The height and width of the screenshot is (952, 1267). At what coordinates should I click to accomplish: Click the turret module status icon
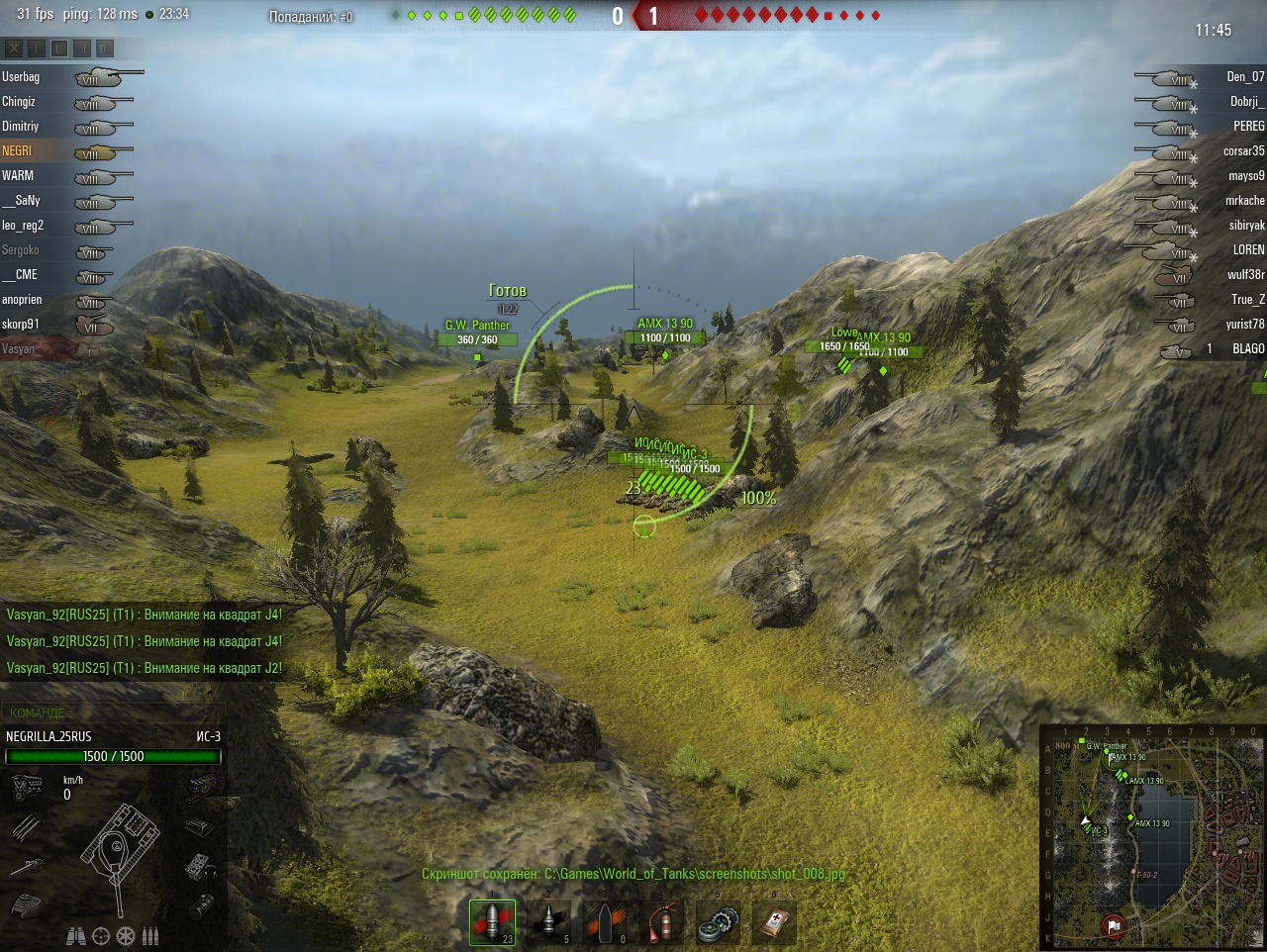click(26, 905)
